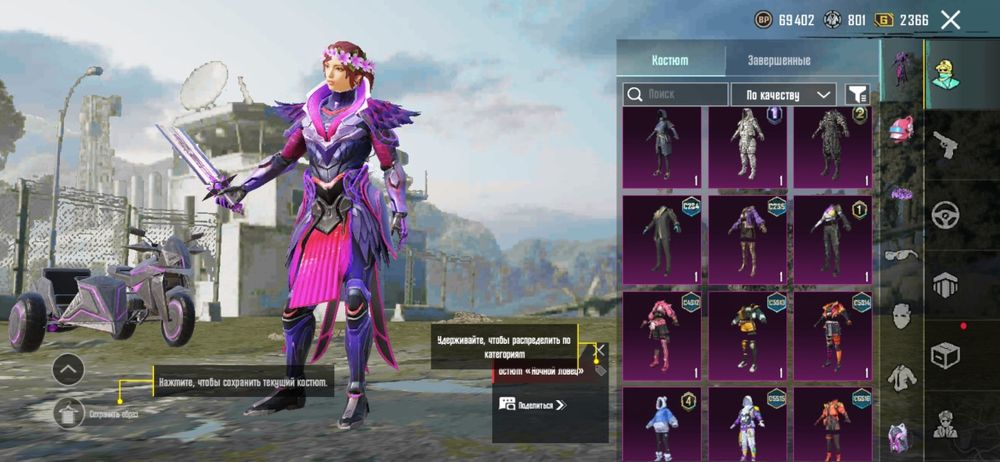The height and width of the screenshot is (462, 1000).
Task: Save the current look with Сохранить образ
Action: (x=69, y=411)
